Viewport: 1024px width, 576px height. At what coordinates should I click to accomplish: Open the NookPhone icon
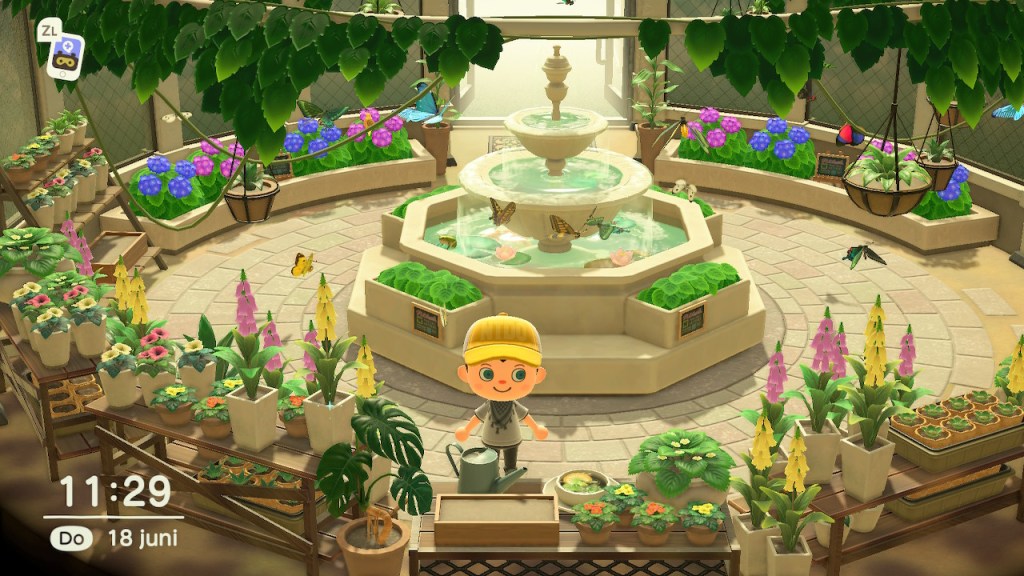pyautogui.click(x=66, y=53)
